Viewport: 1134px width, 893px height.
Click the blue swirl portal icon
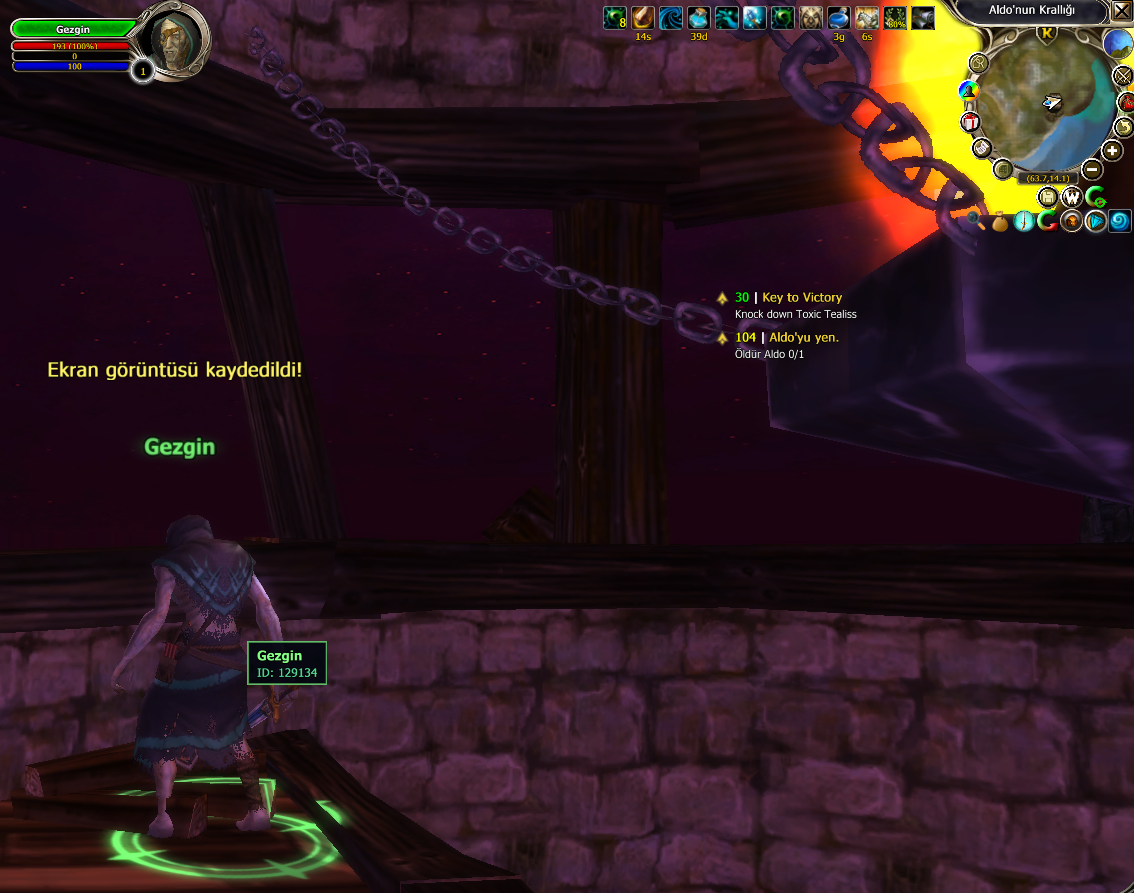[1119, 221]
